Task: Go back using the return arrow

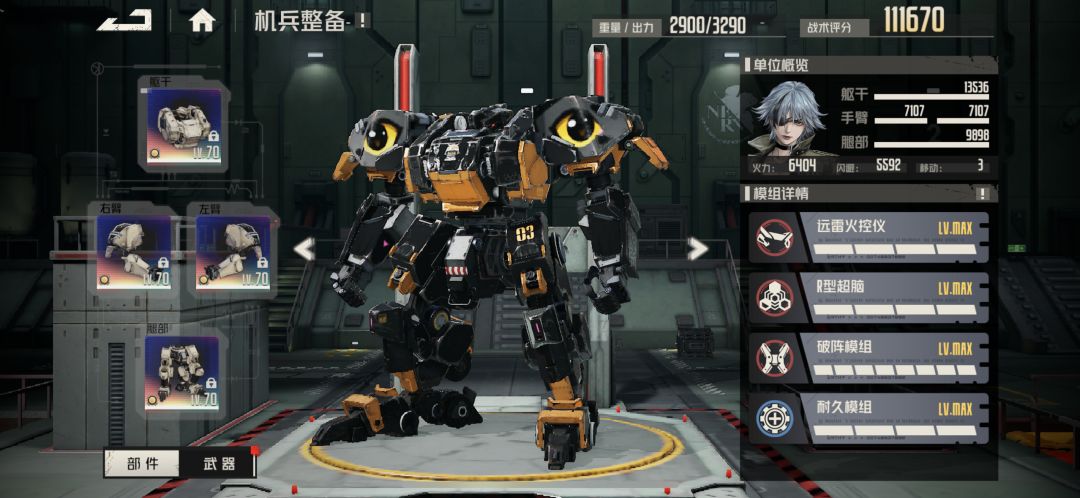Action: pyautogui.click(x=124, y=20)
